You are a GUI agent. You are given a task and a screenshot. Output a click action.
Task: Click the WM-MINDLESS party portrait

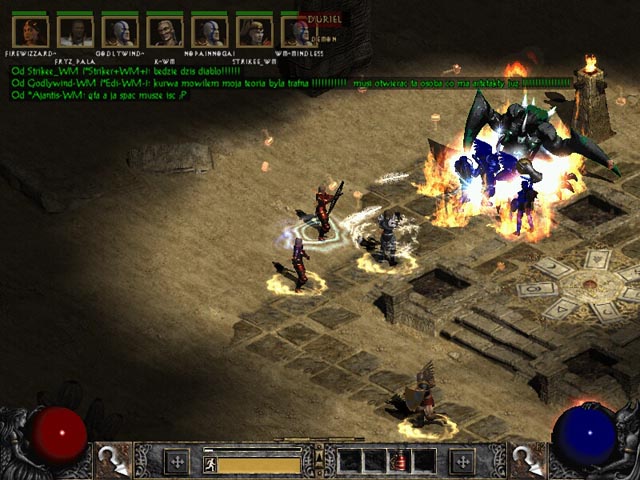[x=296, y=32]
